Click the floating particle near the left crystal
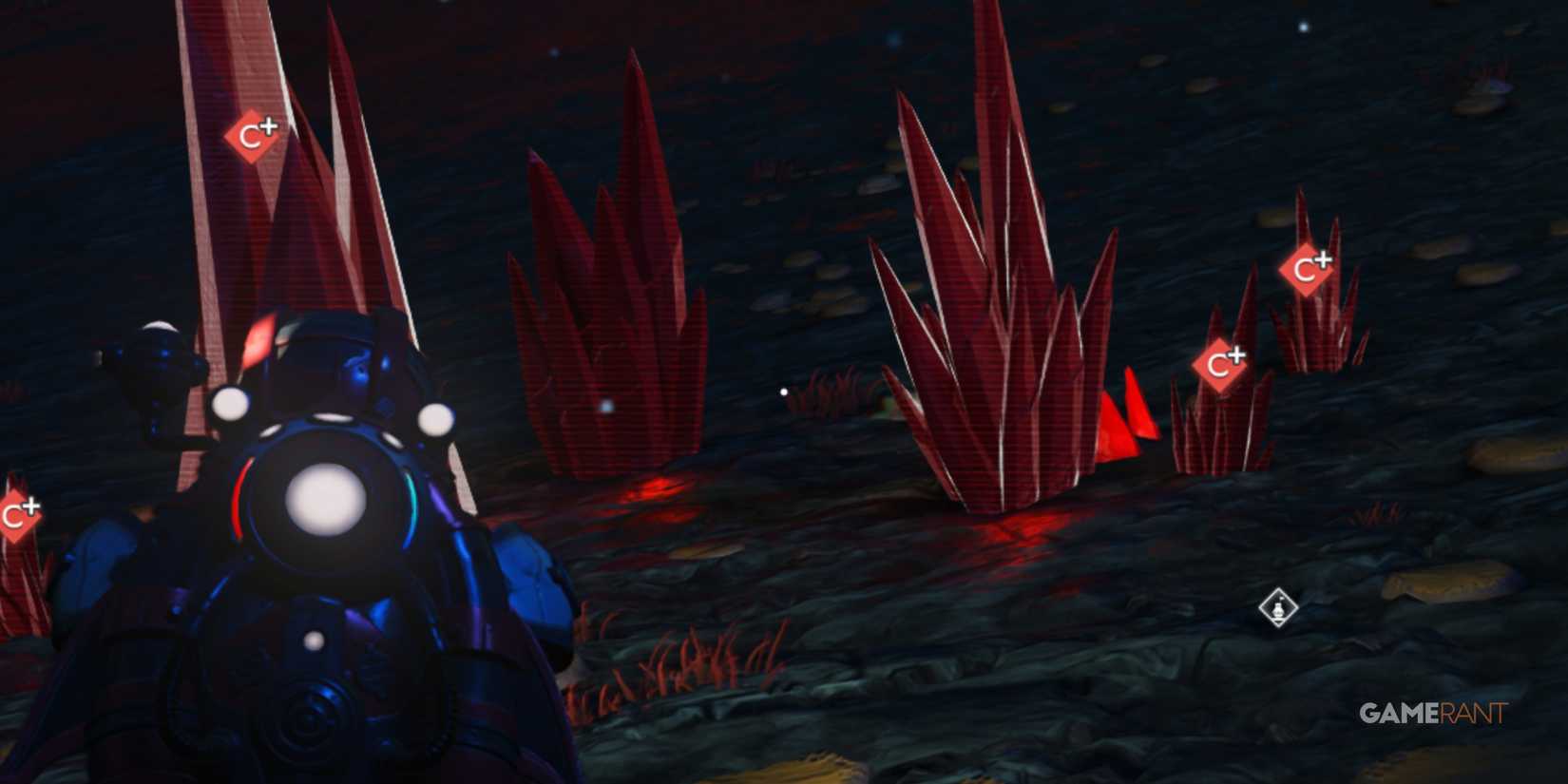This screenshot has width=1568, height=784. tap(605, 405)
